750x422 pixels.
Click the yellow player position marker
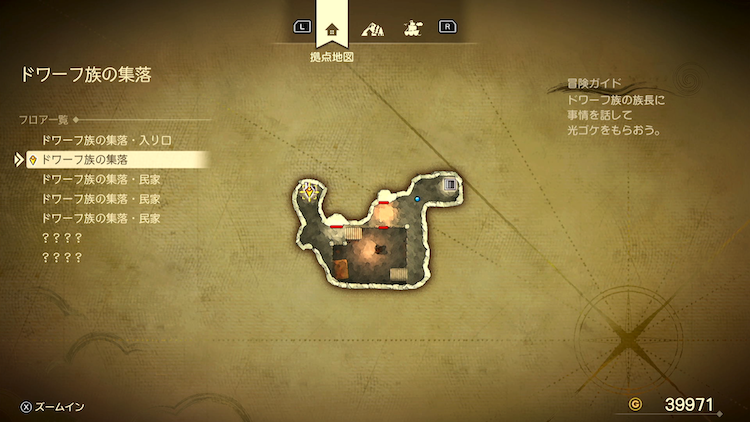(x=311, y=191)
